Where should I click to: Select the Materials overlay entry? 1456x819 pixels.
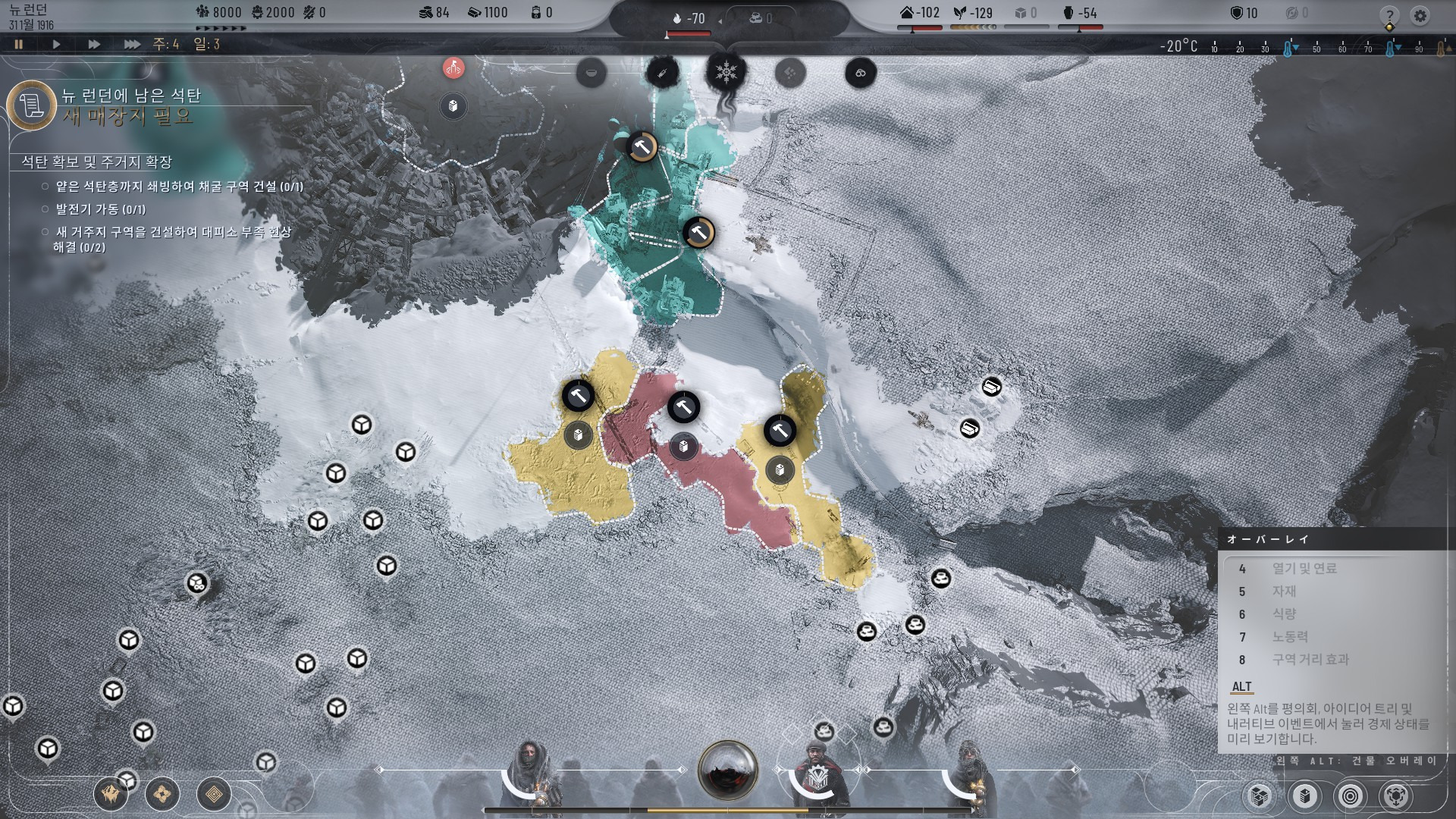pos(1284,591)
